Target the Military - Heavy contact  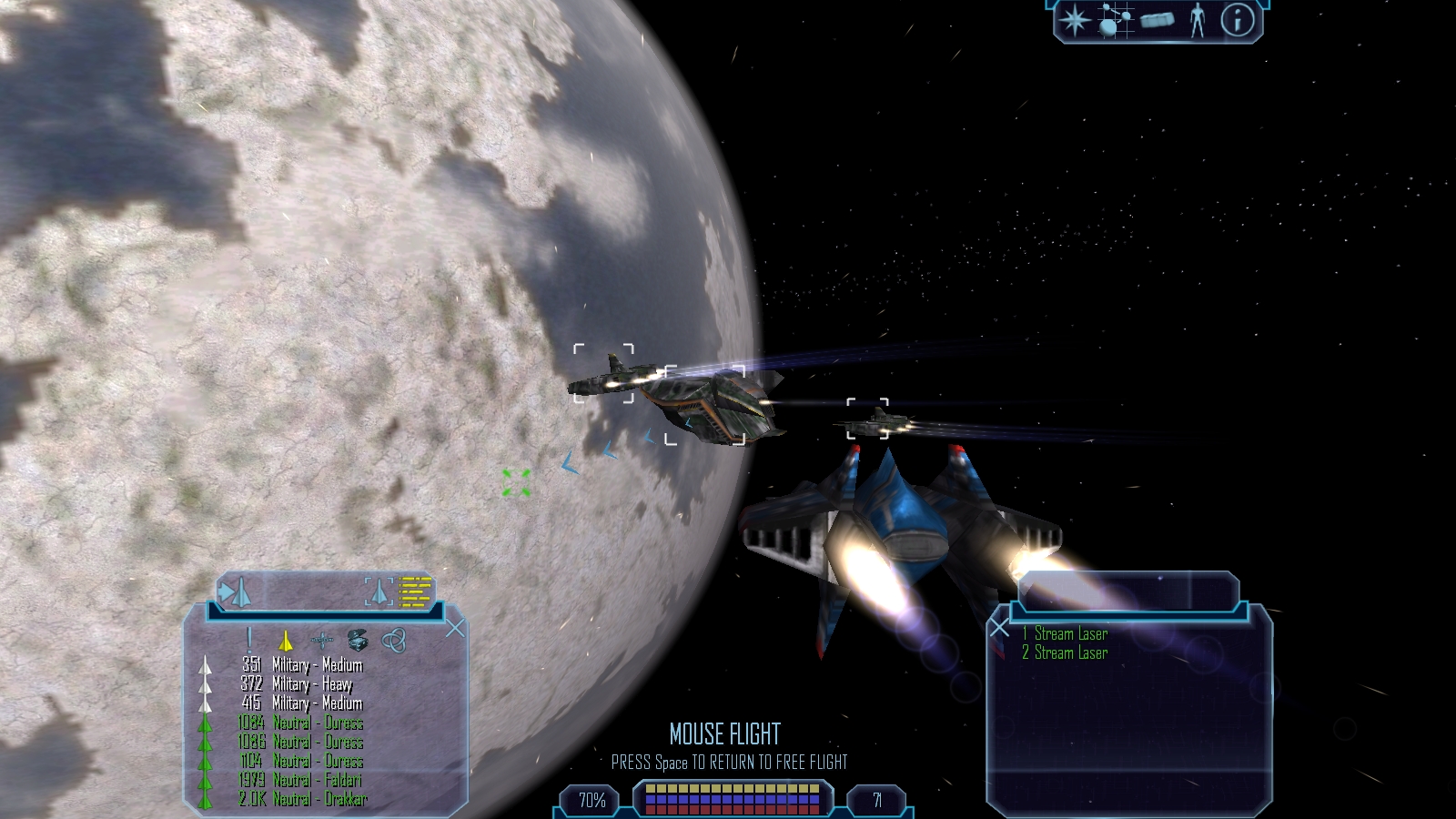coord(311,684)
